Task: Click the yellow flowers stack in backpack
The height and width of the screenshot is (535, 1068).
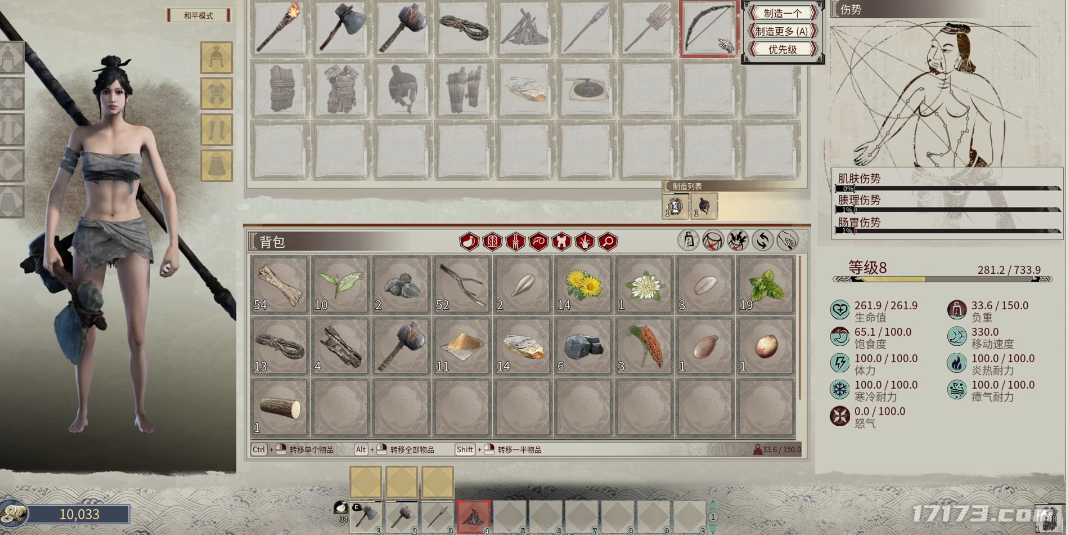Action: [x=584, y=284]
